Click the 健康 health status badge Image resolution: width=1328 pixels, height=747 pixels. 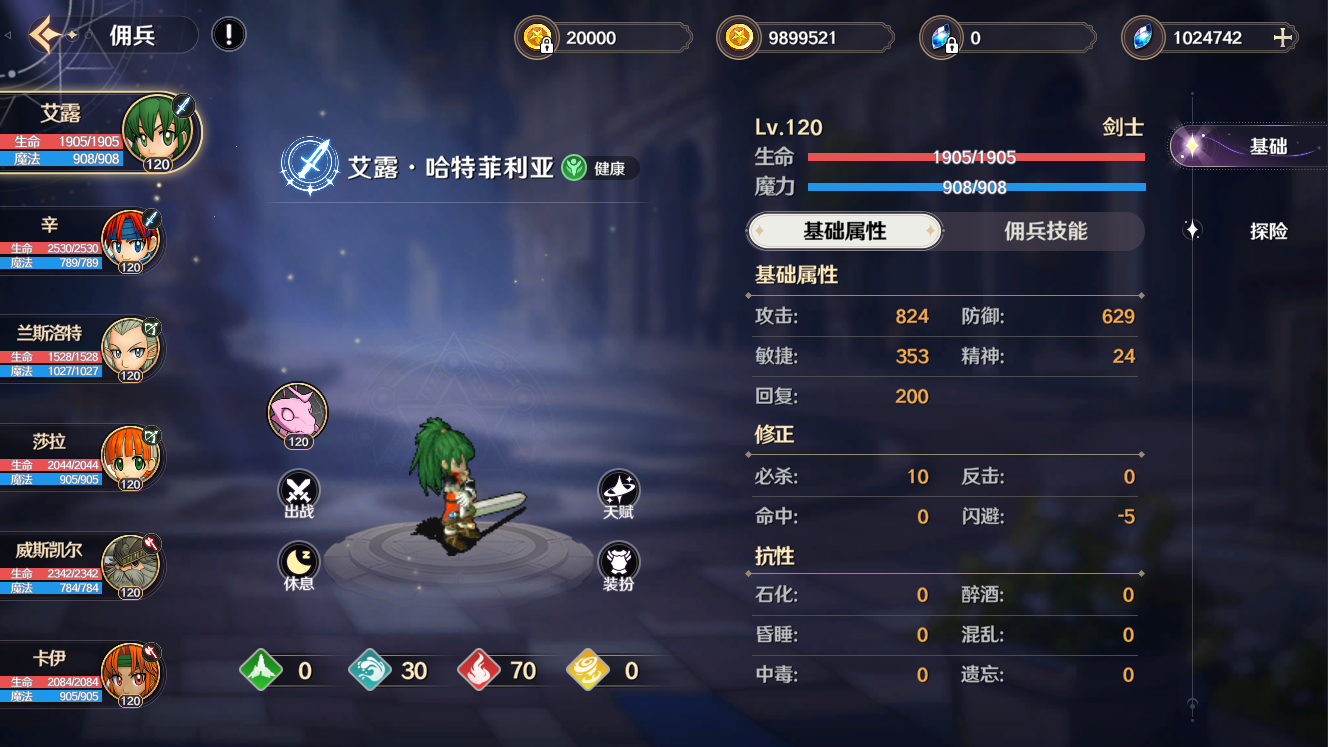pyautogui.click(x=600, y=168)
